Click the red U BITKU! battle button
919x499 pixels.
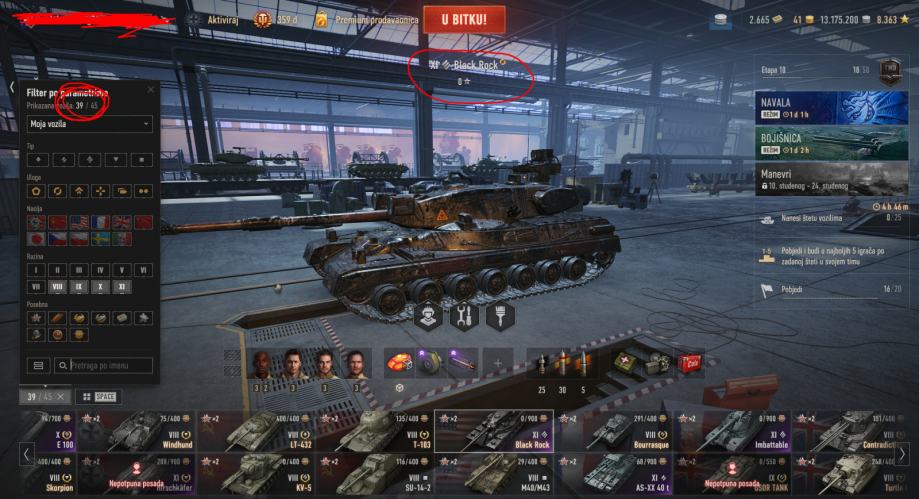tap(463, 19)
